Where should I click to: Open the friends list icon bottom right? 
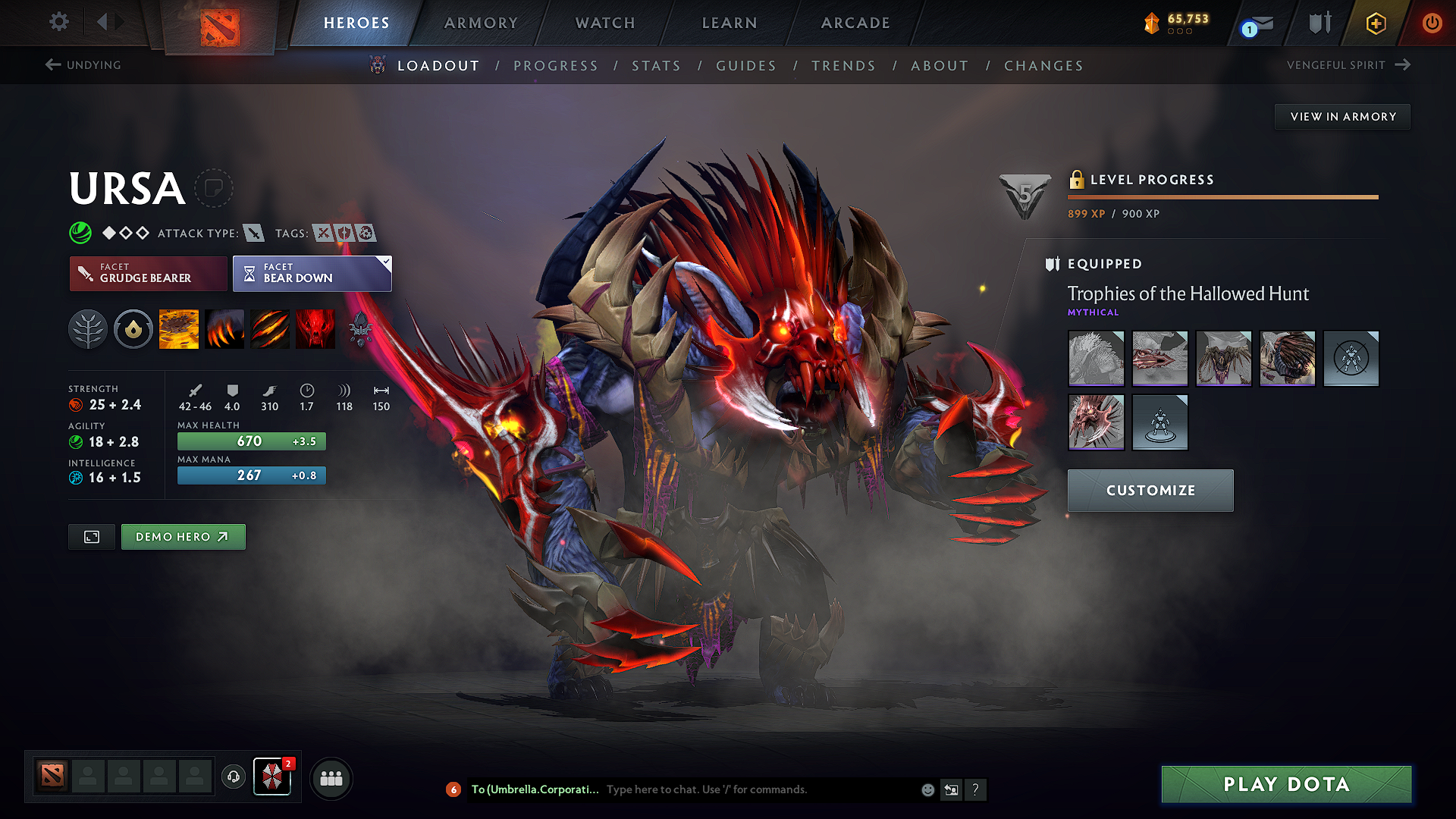pyautogui.click(x=331, y=778)
